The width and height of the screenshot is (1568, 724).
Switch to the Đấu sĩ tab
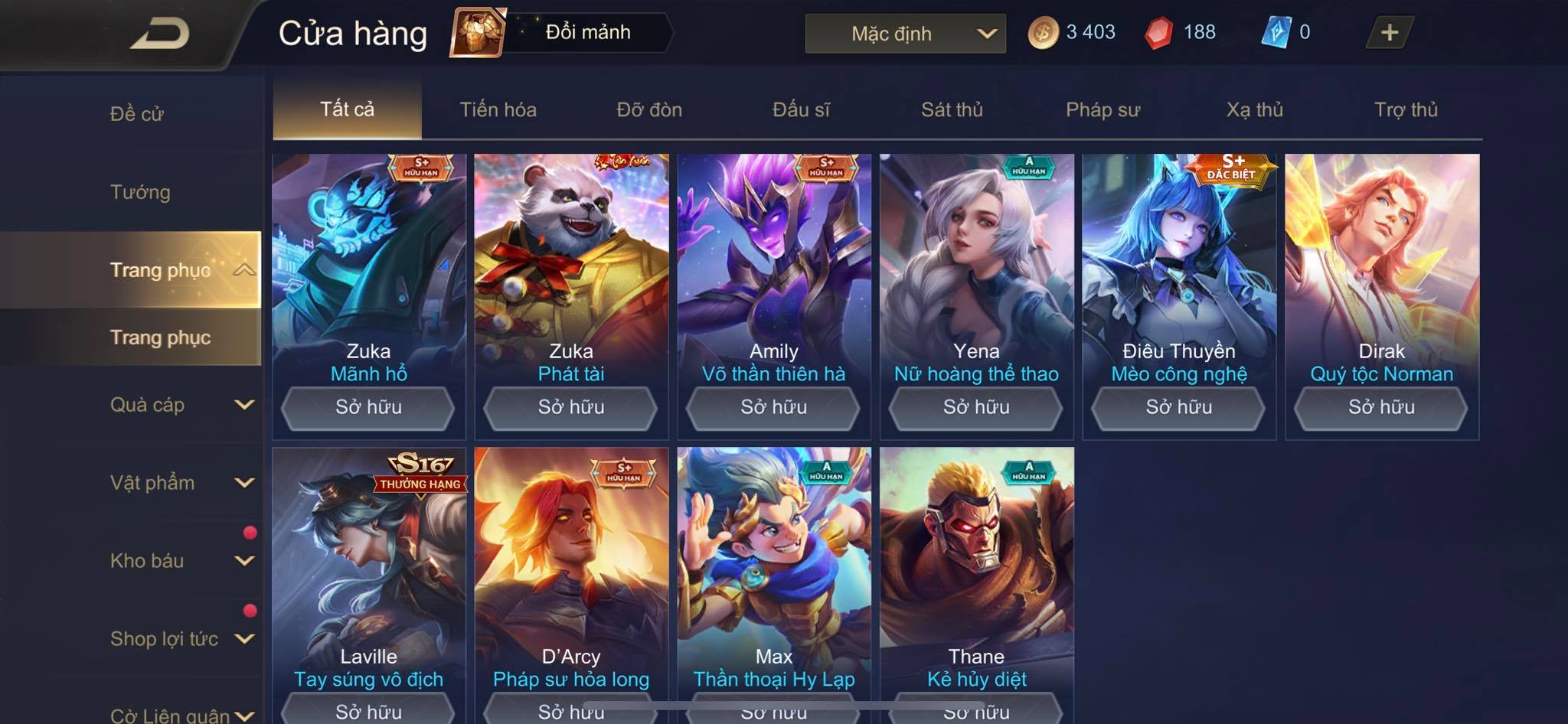coord(801,109)
